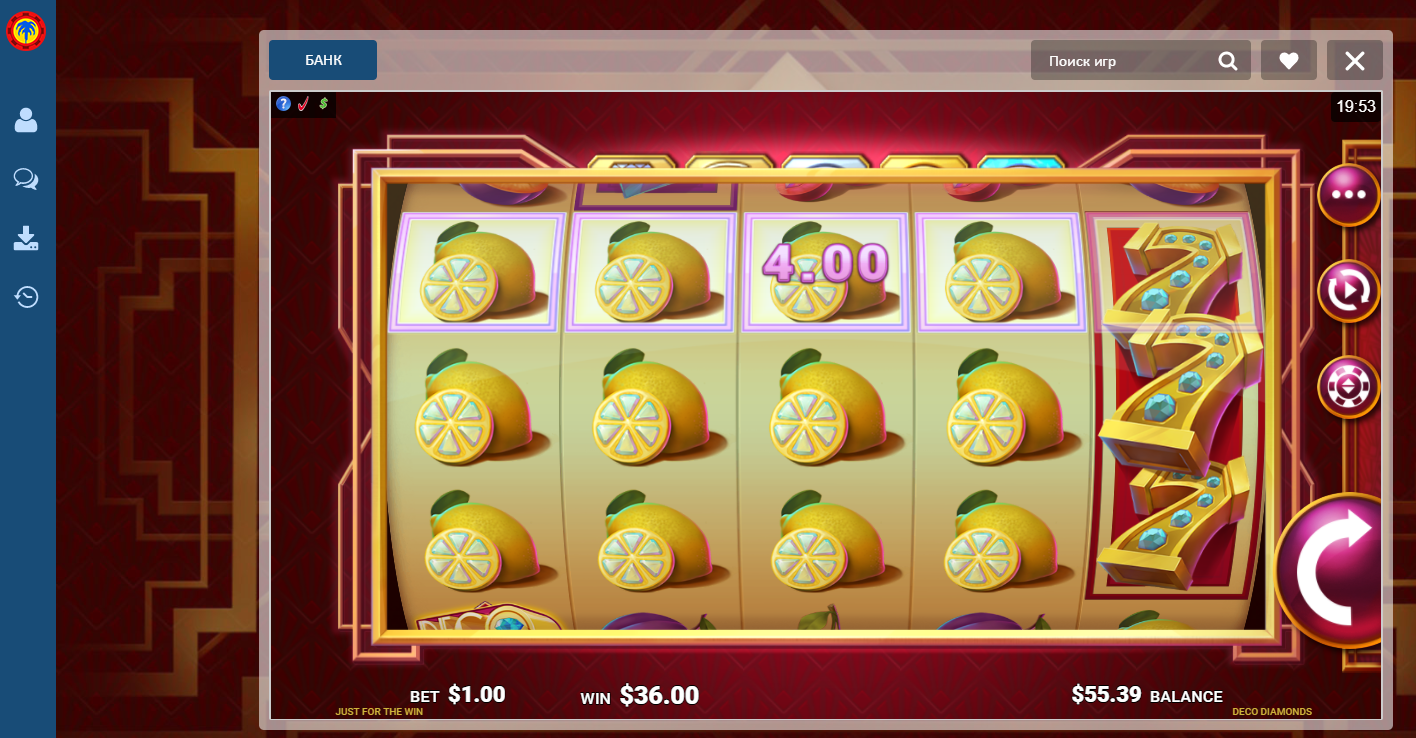1416x738 pixels.
Task: Click the search magnifier icon
Action: [x=1228, y=60]
